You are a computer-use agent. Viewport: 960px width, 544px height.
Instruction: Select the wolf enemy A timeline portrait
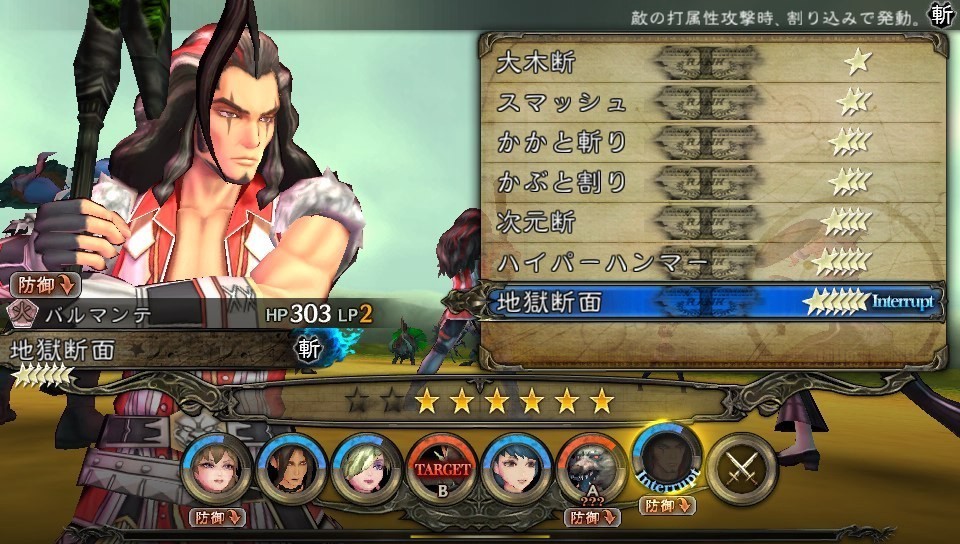591,468
